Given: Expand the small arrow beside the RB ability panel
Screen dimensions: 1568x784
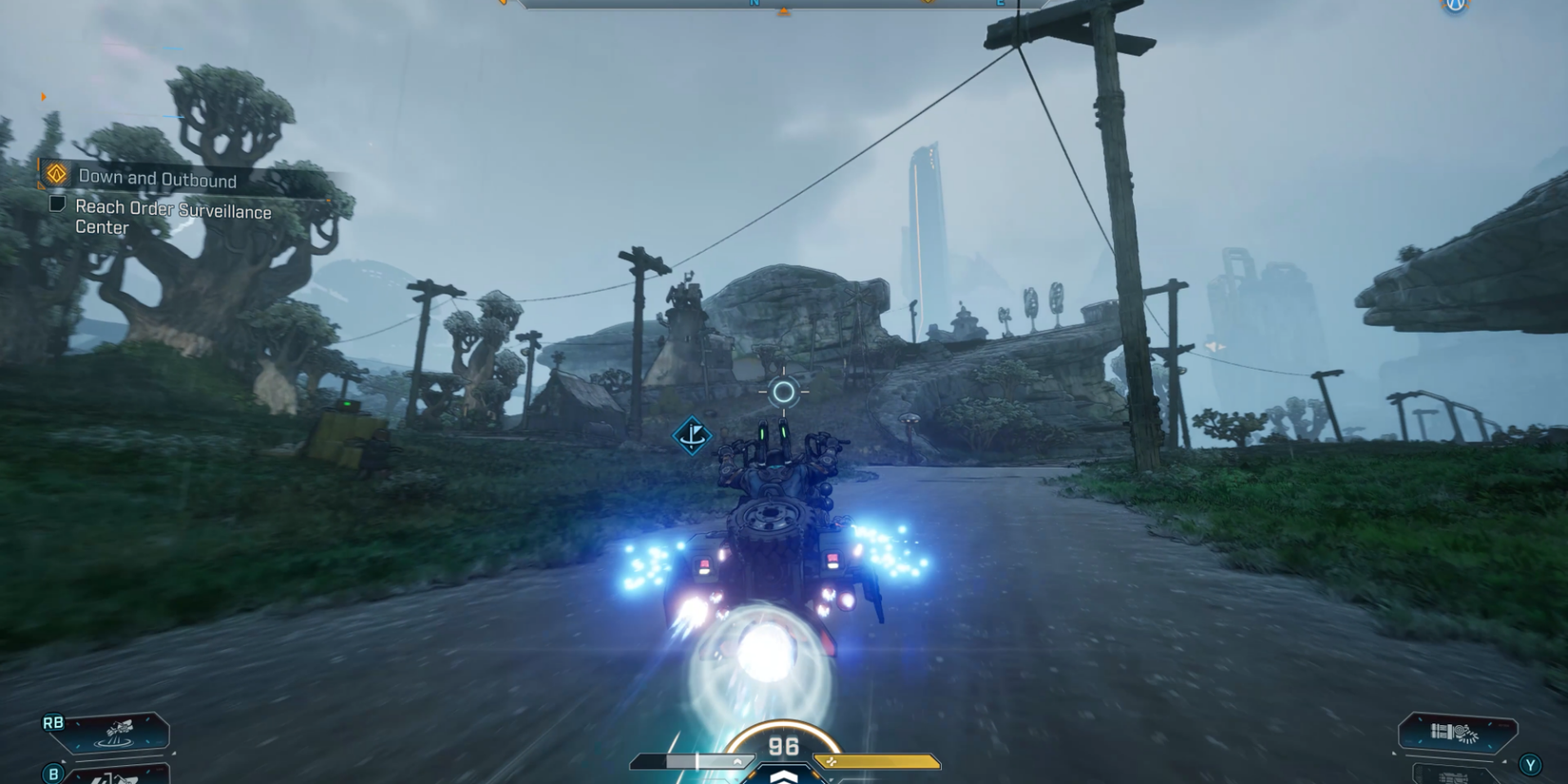Looking at the screenshot, I should tap(174, 753).
